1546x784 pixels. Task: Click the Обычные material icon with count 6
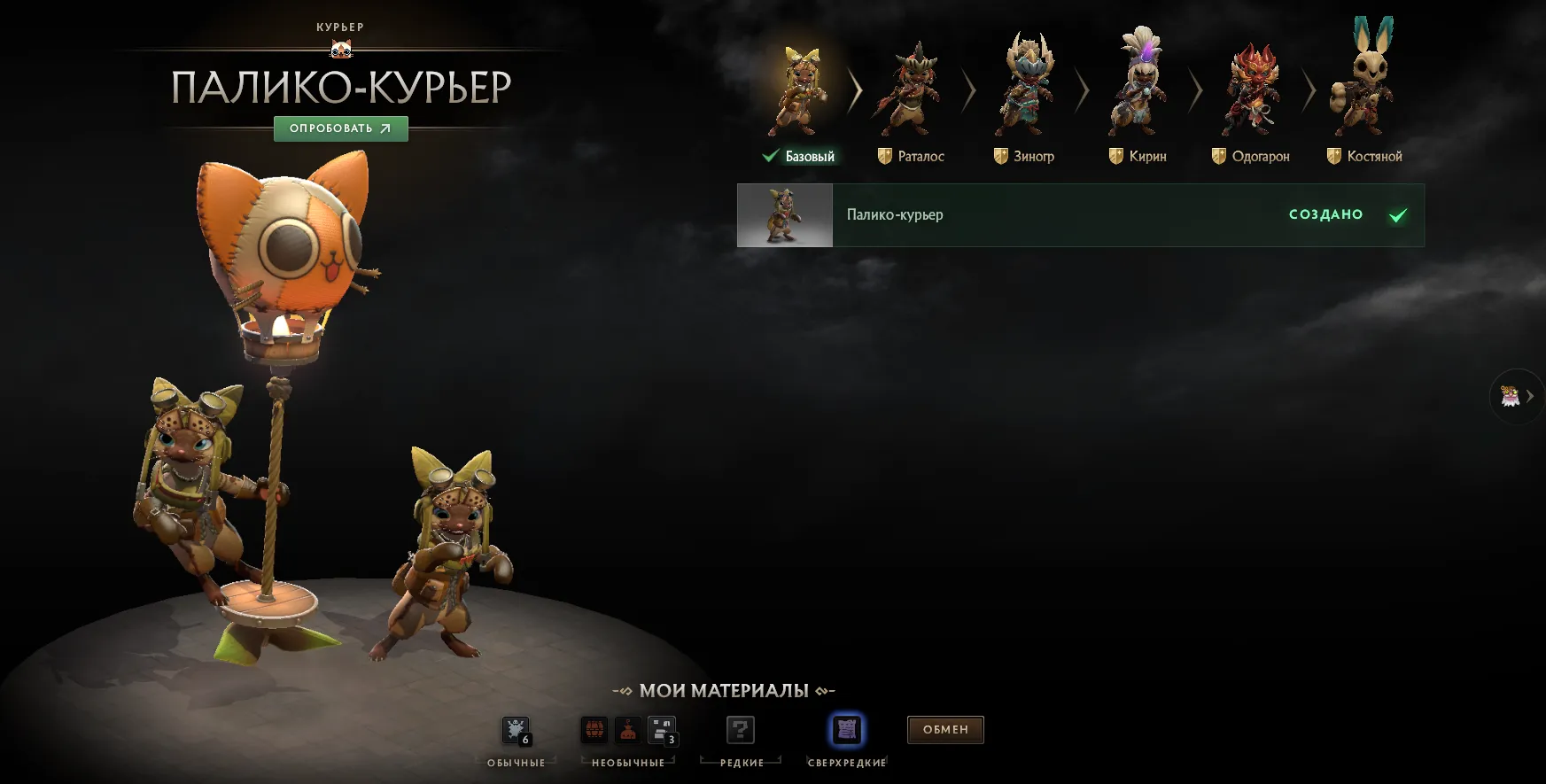click(517, 728)
